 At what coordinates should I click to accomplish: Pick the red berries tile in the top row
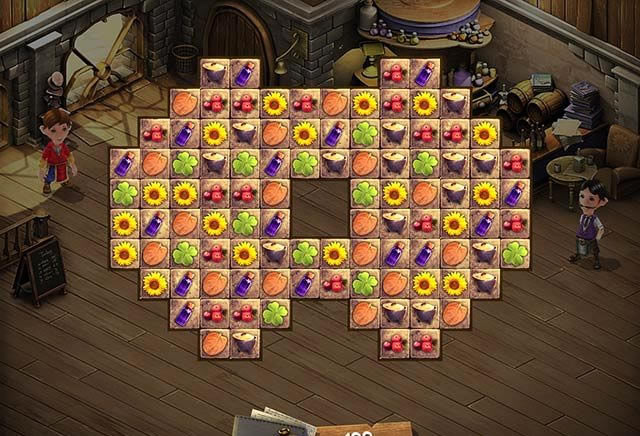[395, 73]
